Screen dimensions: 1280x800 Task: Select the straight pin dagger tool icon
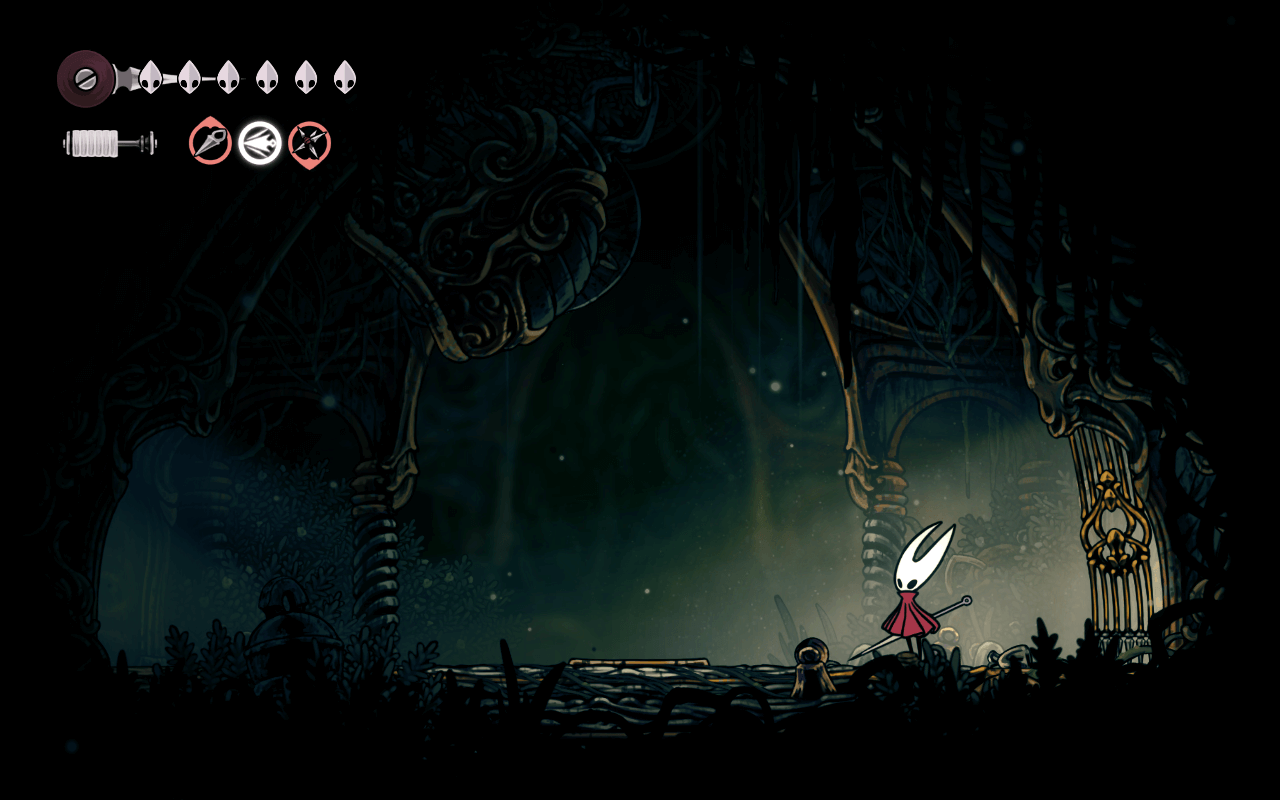pos(210,142)
